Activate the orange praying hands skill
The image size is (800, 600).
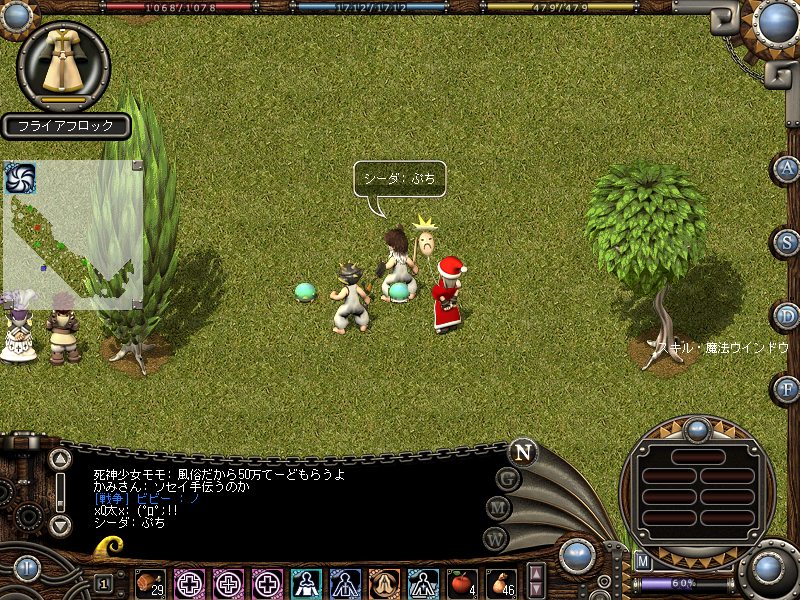click(x=384, y=583)
